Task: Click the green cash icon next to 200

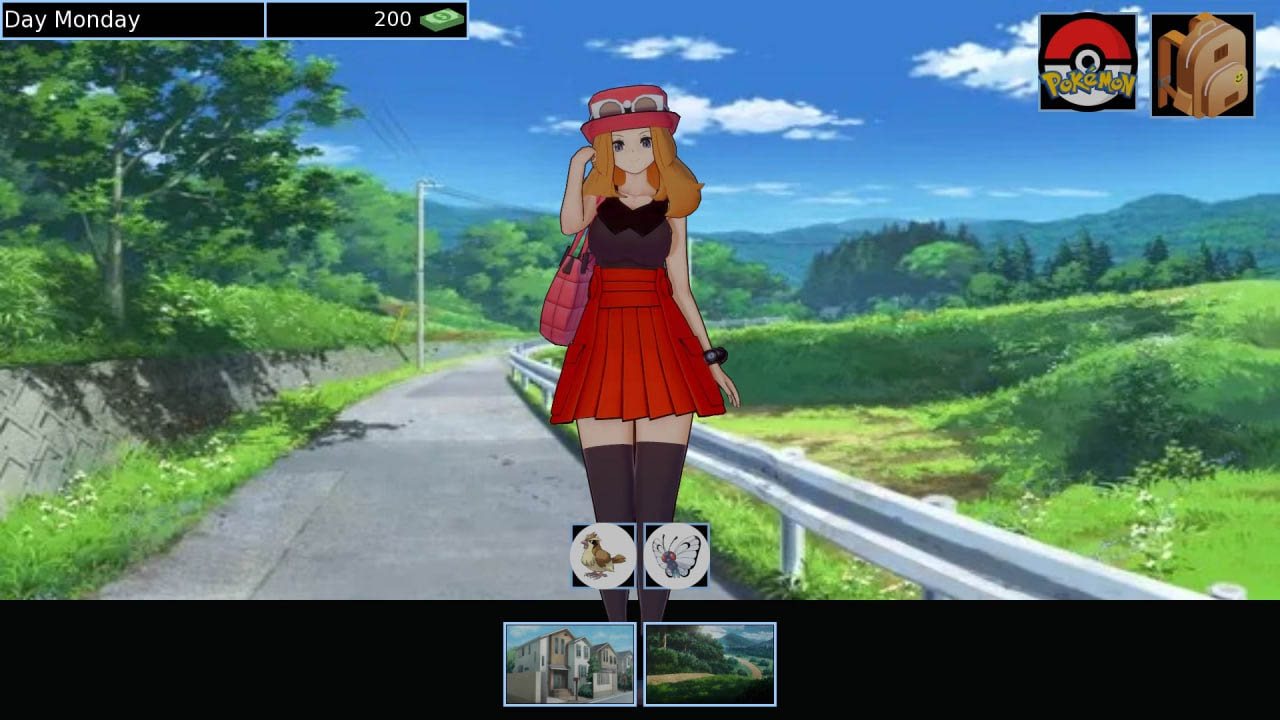Action: (x=440, y=19)
